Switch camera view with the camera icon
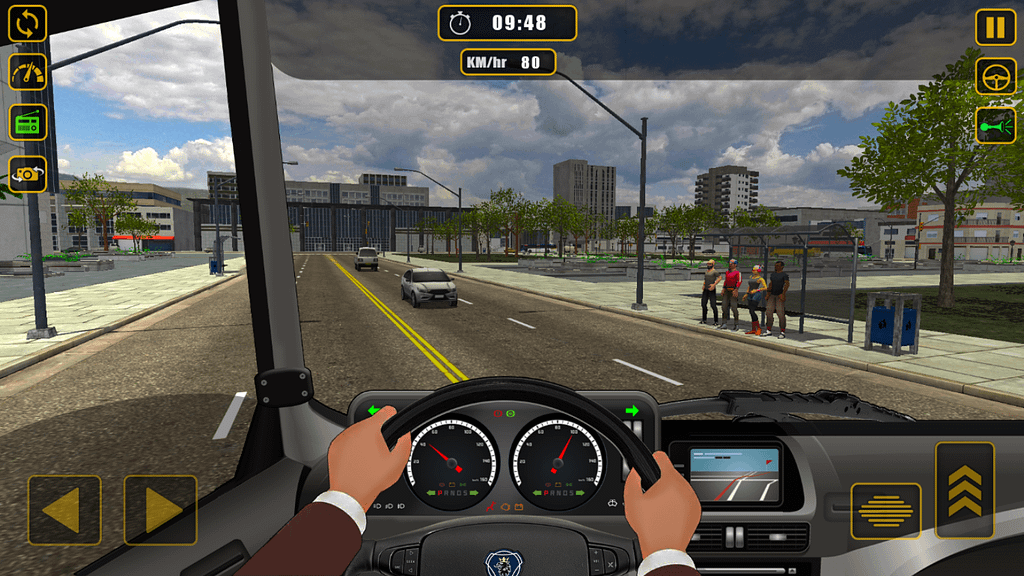Viewport: 1024px width, 576px height. 28,173
